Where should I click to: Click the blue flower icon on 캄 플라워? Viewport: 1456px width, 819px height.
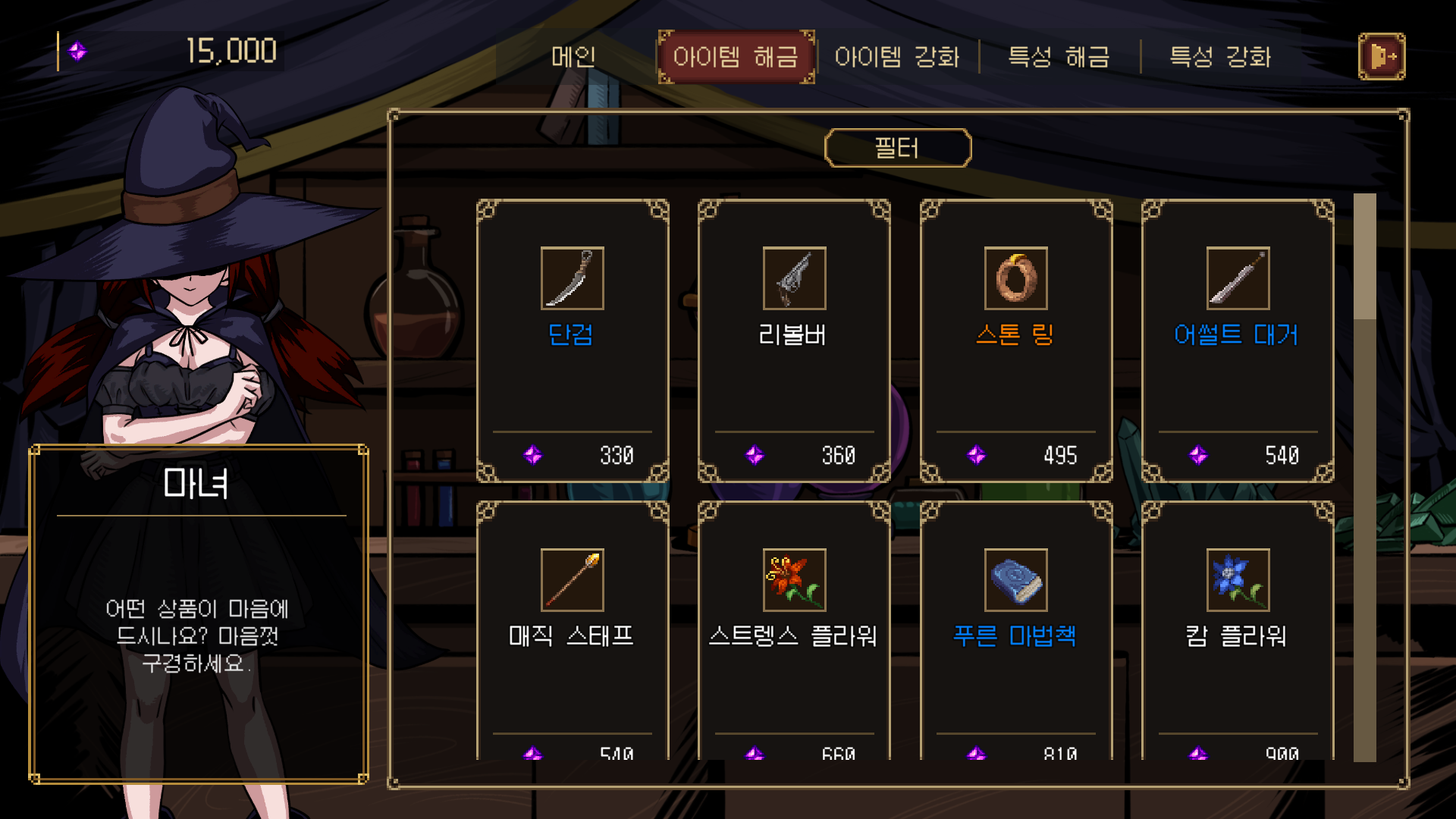(1238, 579)
